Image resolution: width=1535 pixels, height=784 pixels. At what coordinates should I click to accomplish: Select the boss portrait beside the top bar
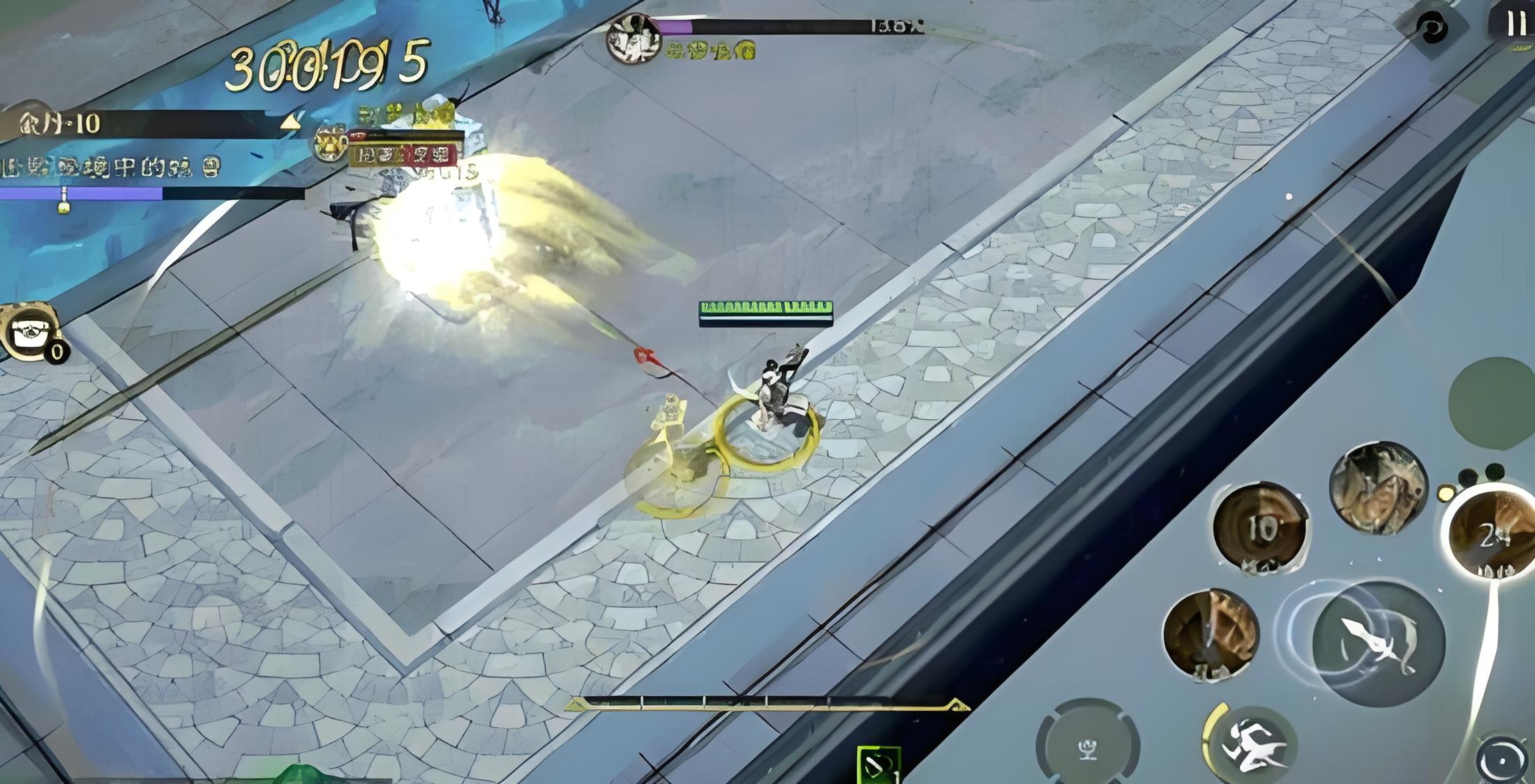click(634, 38)
